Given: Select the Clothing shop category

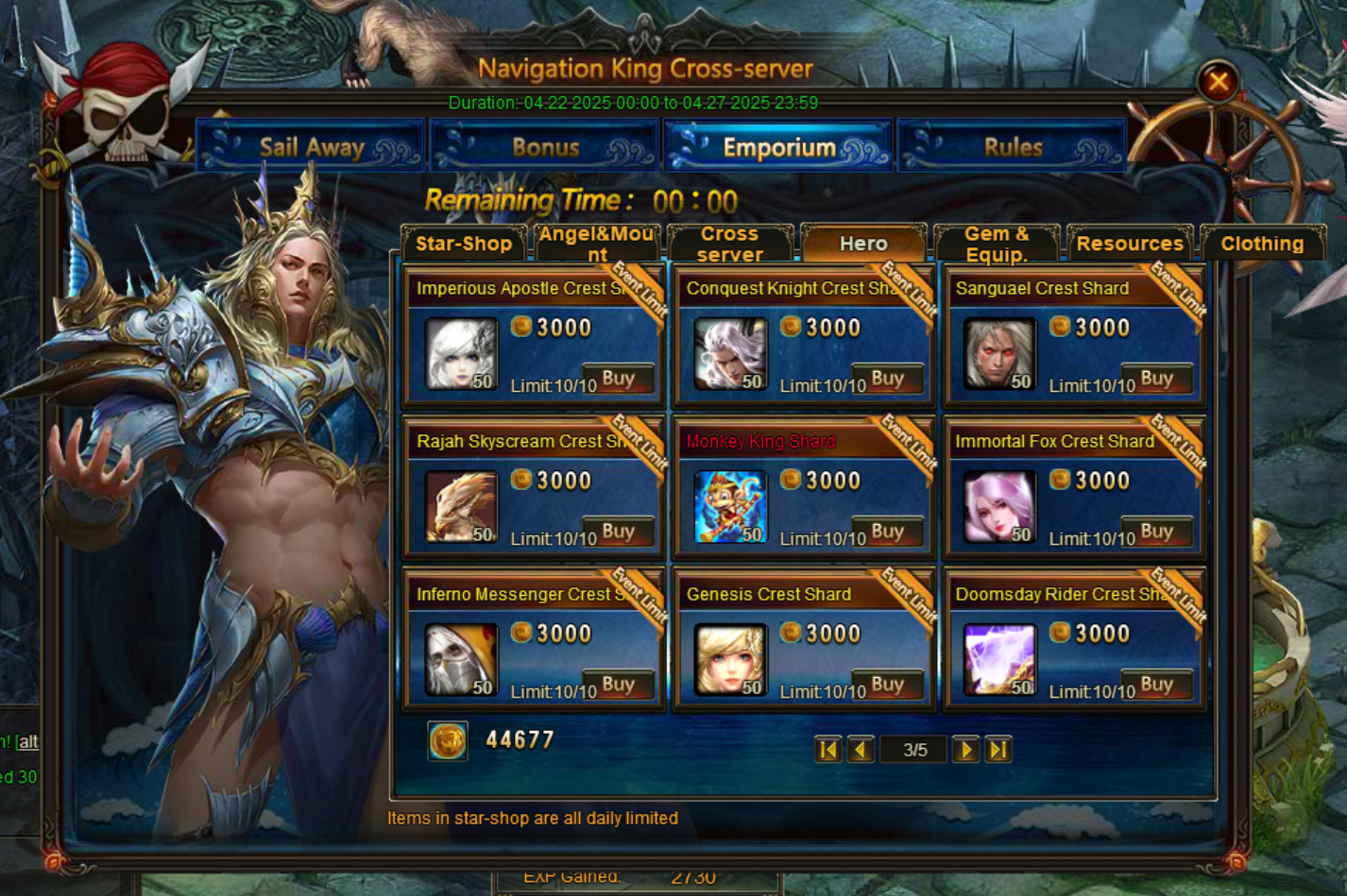Looking at the screenshot, I should click(1262, 244).
